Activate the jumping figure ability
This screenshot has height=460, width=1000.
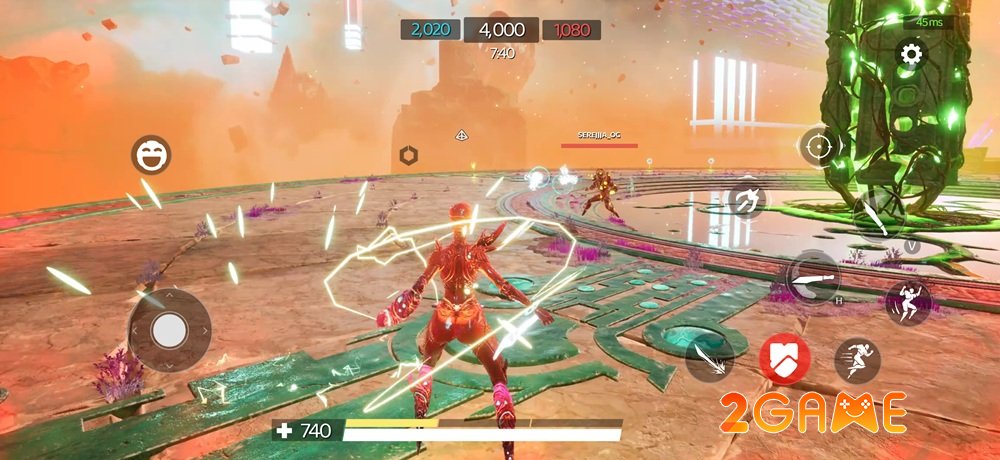(x=908, y=302)
